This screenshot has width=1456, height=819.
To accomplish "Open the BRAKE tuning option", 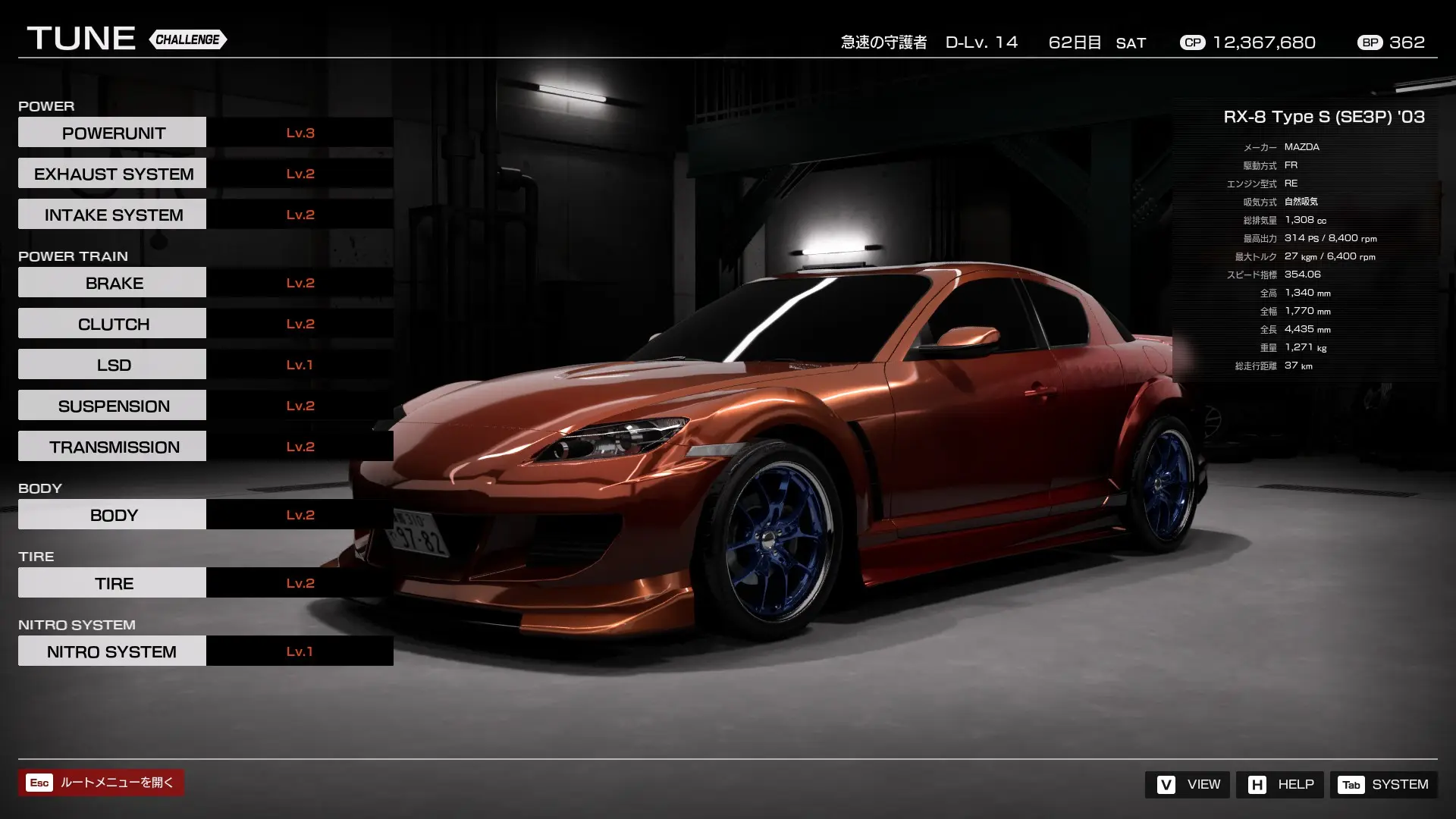I will coord(111,282).
